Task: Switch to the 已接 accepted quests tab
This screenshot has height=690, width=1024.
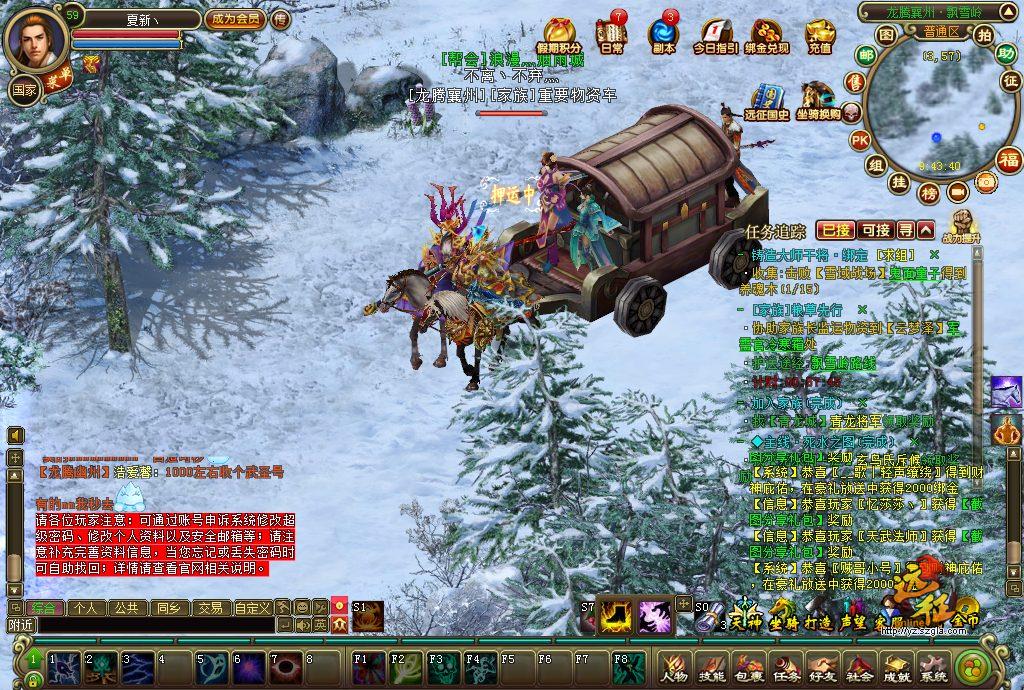Action: click(834, 230)
